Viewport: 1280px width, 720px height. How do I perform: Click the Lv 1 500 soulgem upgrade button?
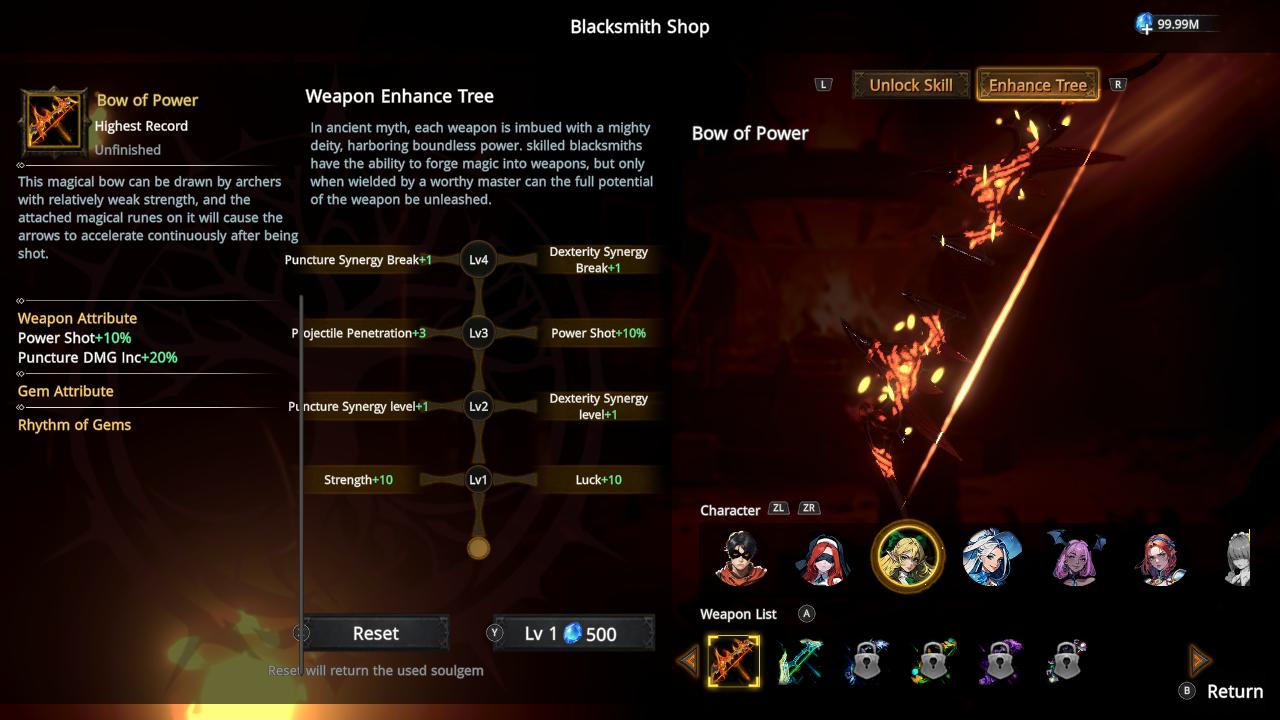(572, 633)
